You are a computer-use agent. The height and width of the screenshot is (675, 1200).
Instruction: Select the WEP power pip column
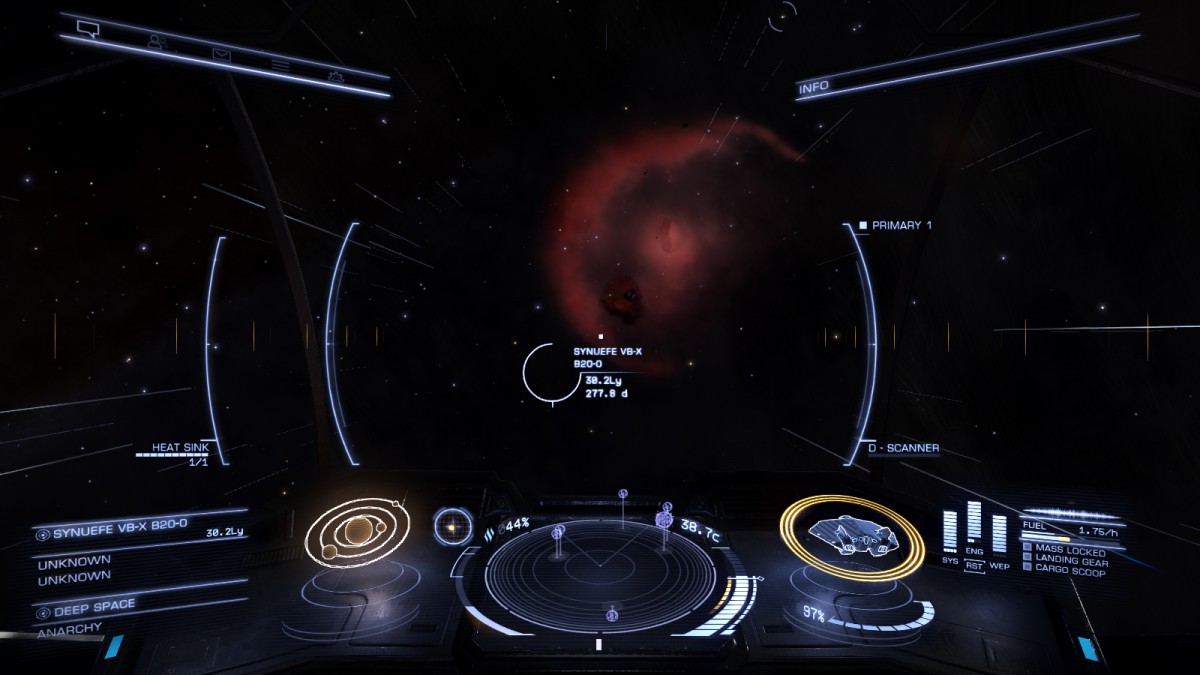998,535
